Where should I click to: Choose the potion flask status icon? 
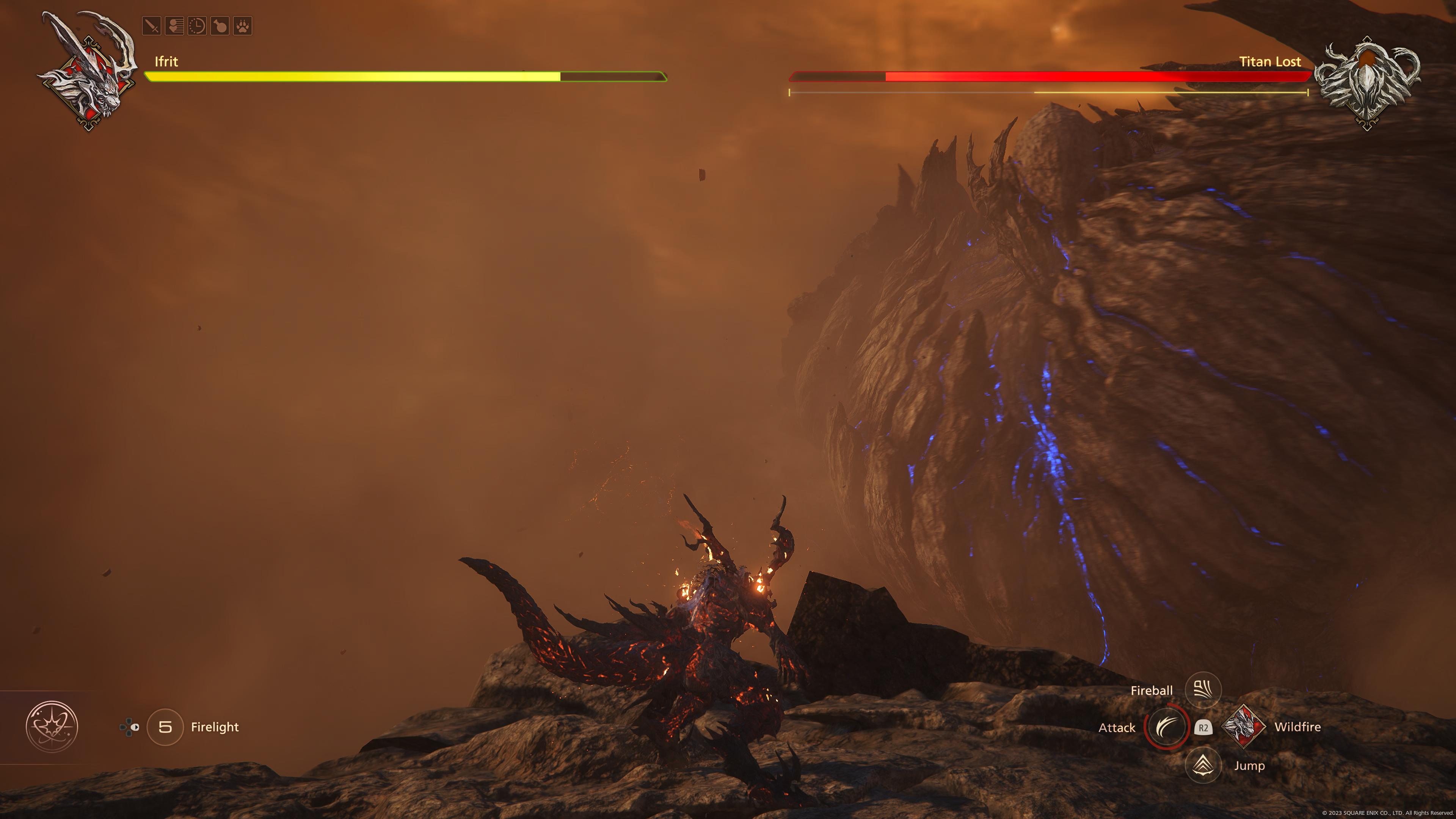(220, 26)
